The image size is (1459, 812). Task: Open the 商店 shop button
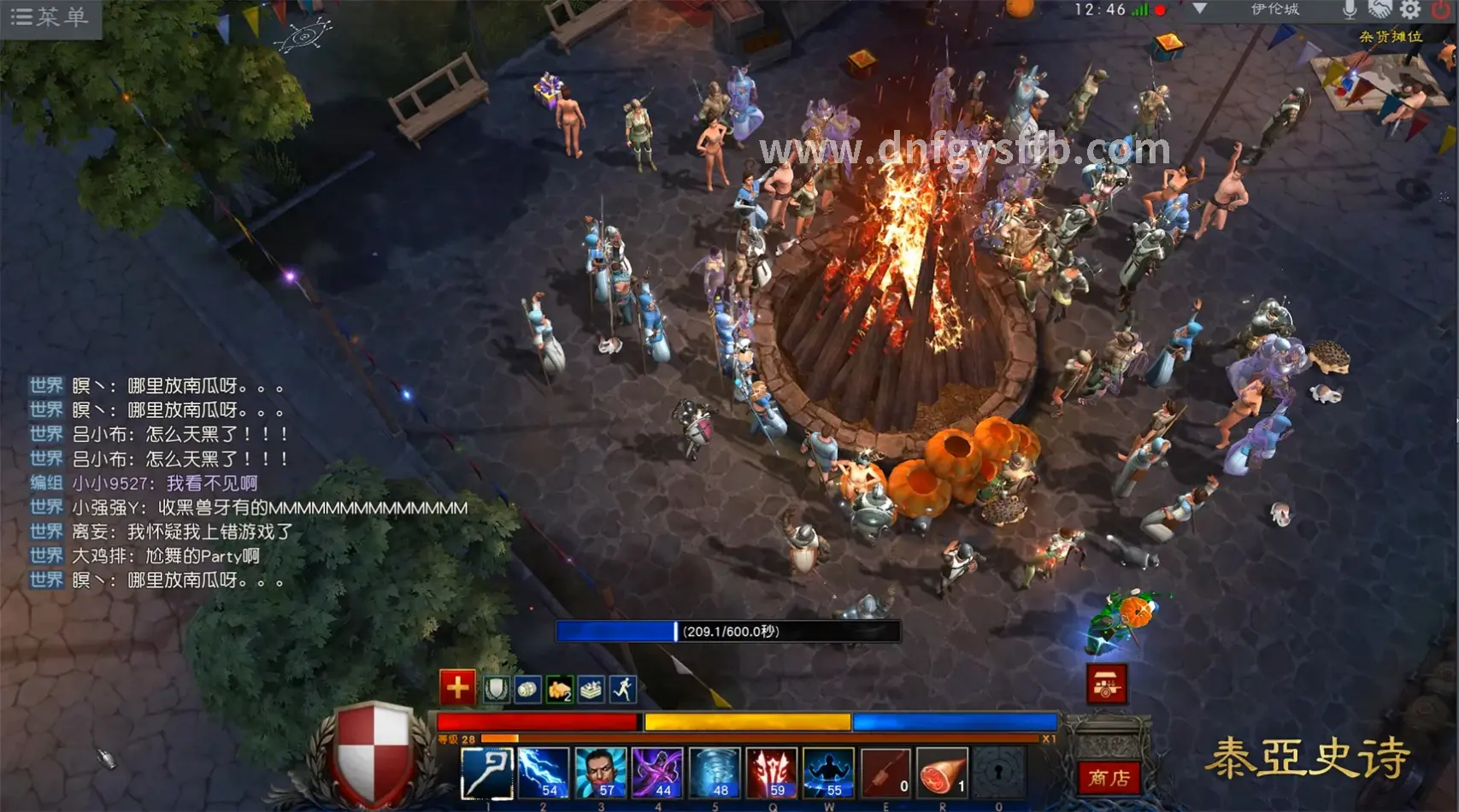click(1109, 778)
